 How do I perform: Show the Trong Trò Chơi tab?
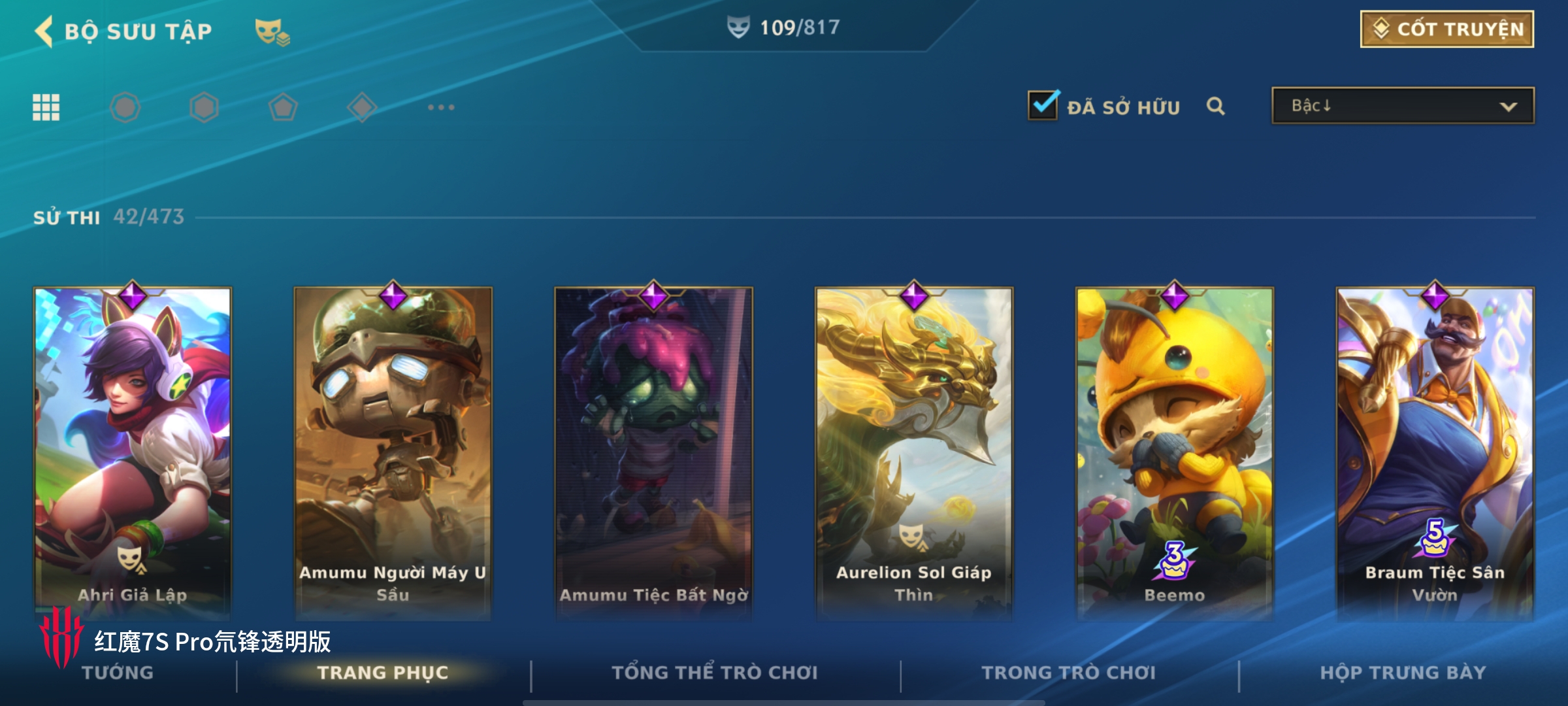(1068, 673)
